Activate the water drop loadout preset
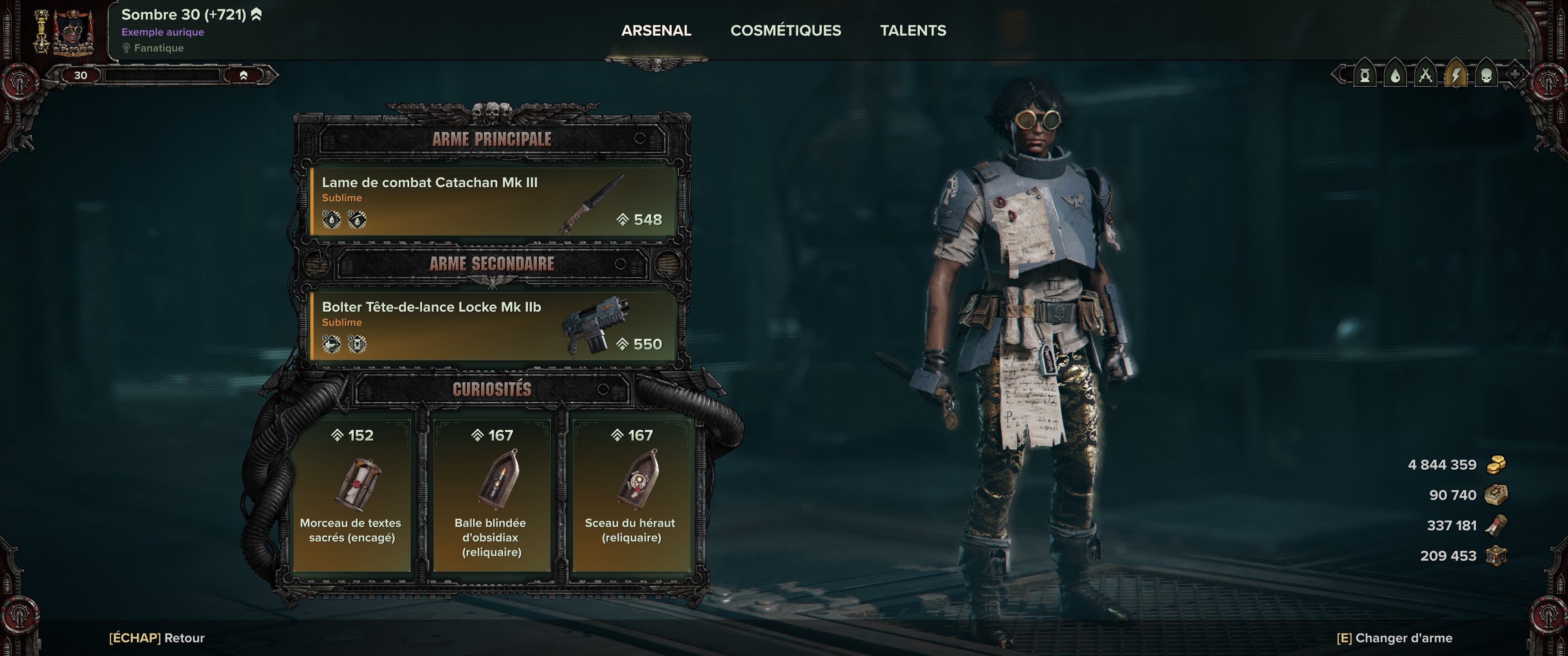 (1395, 76)
